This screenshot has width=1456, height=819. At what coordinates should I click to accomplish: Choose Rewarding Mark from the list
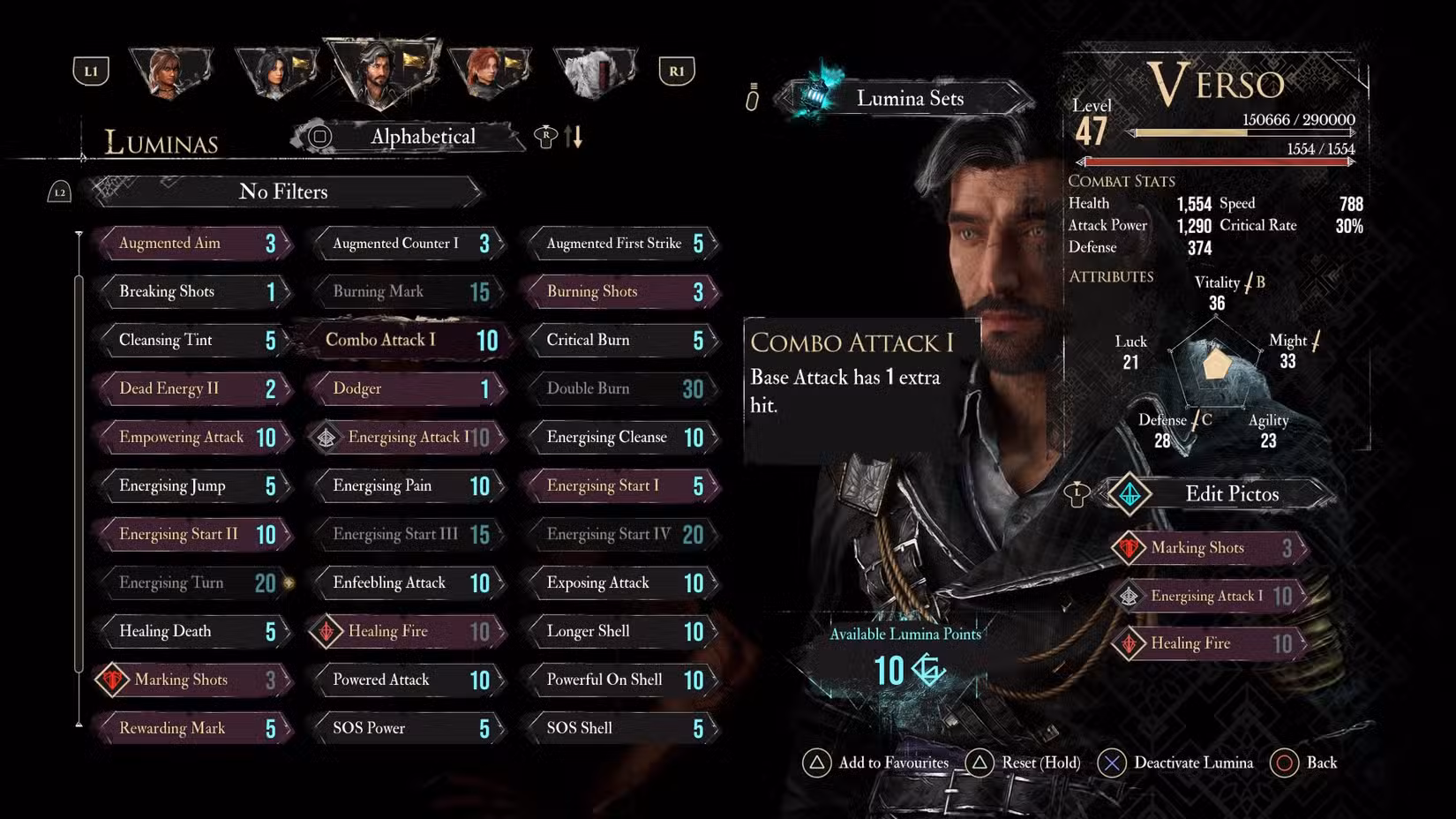[194, 729]
